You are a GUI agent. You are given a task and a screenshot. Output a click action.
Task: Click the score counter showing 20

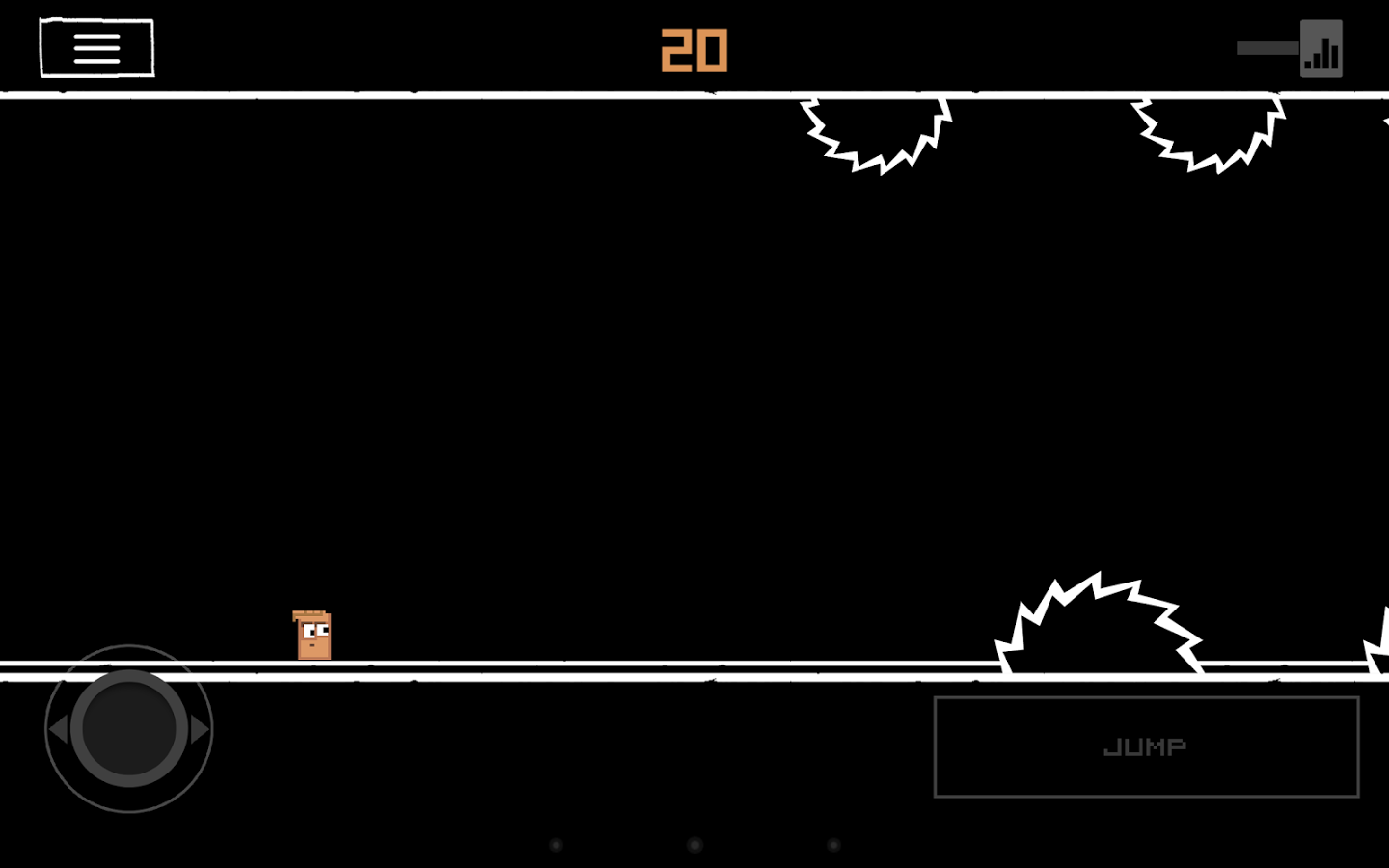point(694,50)
